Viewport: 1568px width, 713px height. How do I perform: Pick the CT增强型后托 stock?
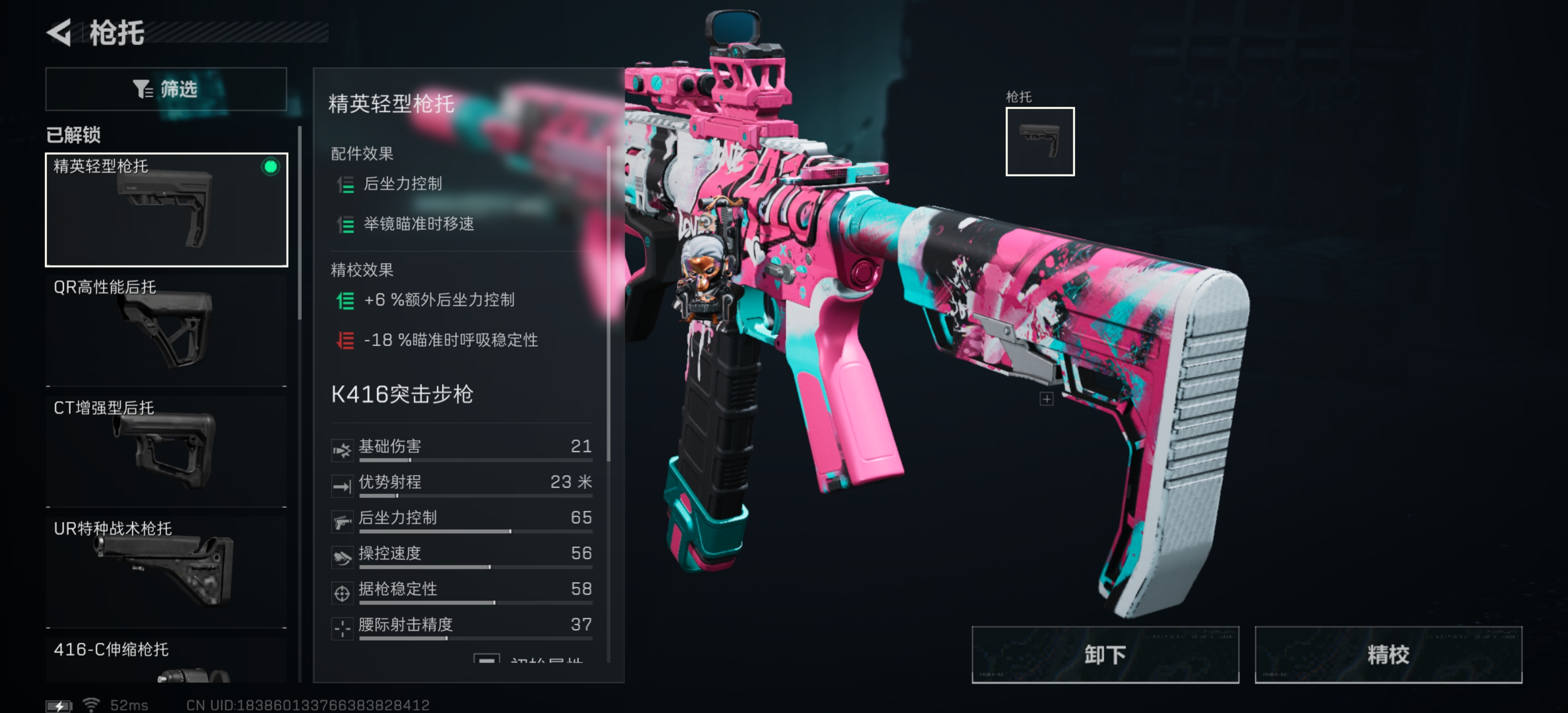click(166, 451)
